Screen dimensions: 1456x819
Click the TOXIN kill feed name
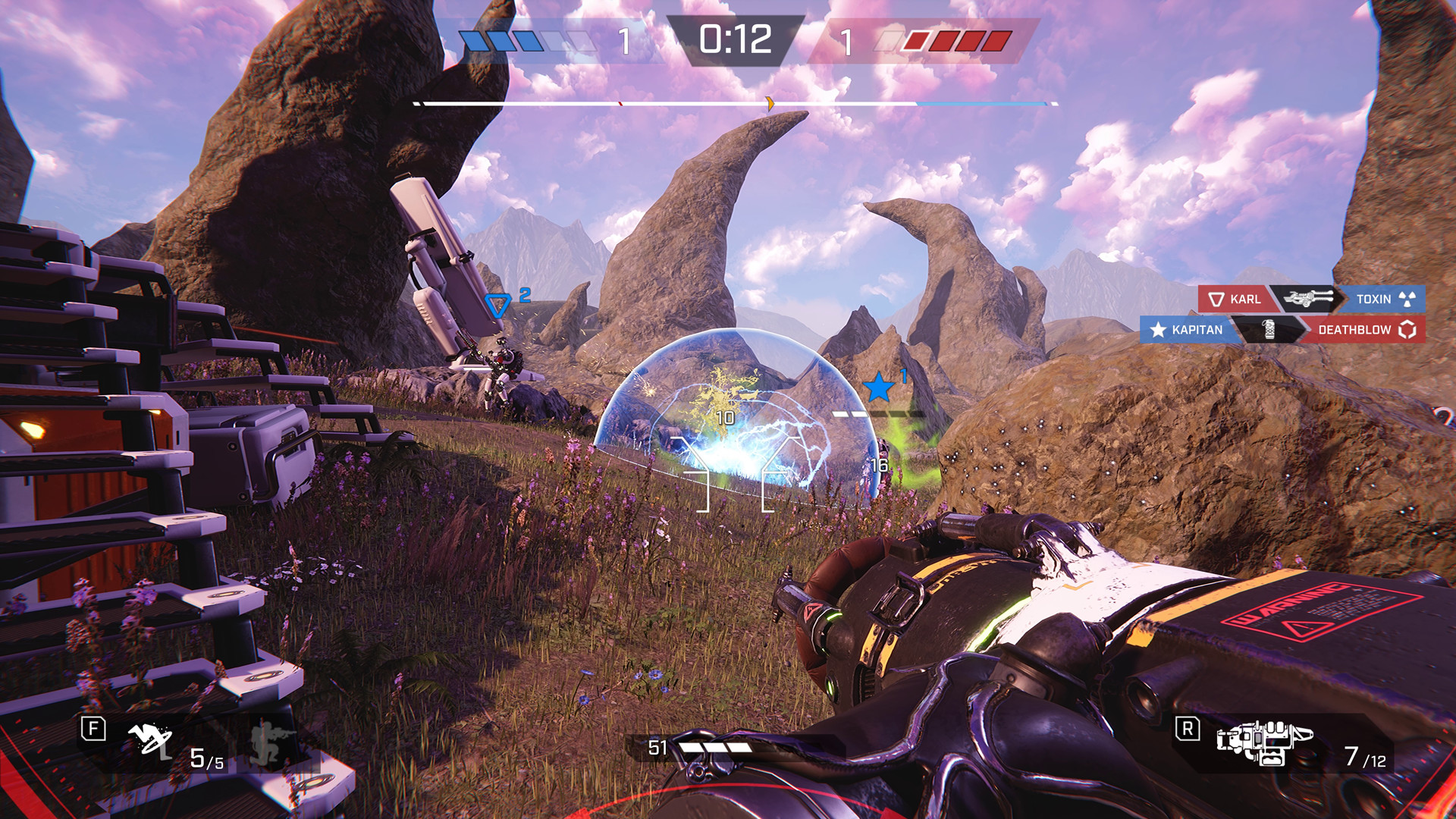(x=1373, y=300)
